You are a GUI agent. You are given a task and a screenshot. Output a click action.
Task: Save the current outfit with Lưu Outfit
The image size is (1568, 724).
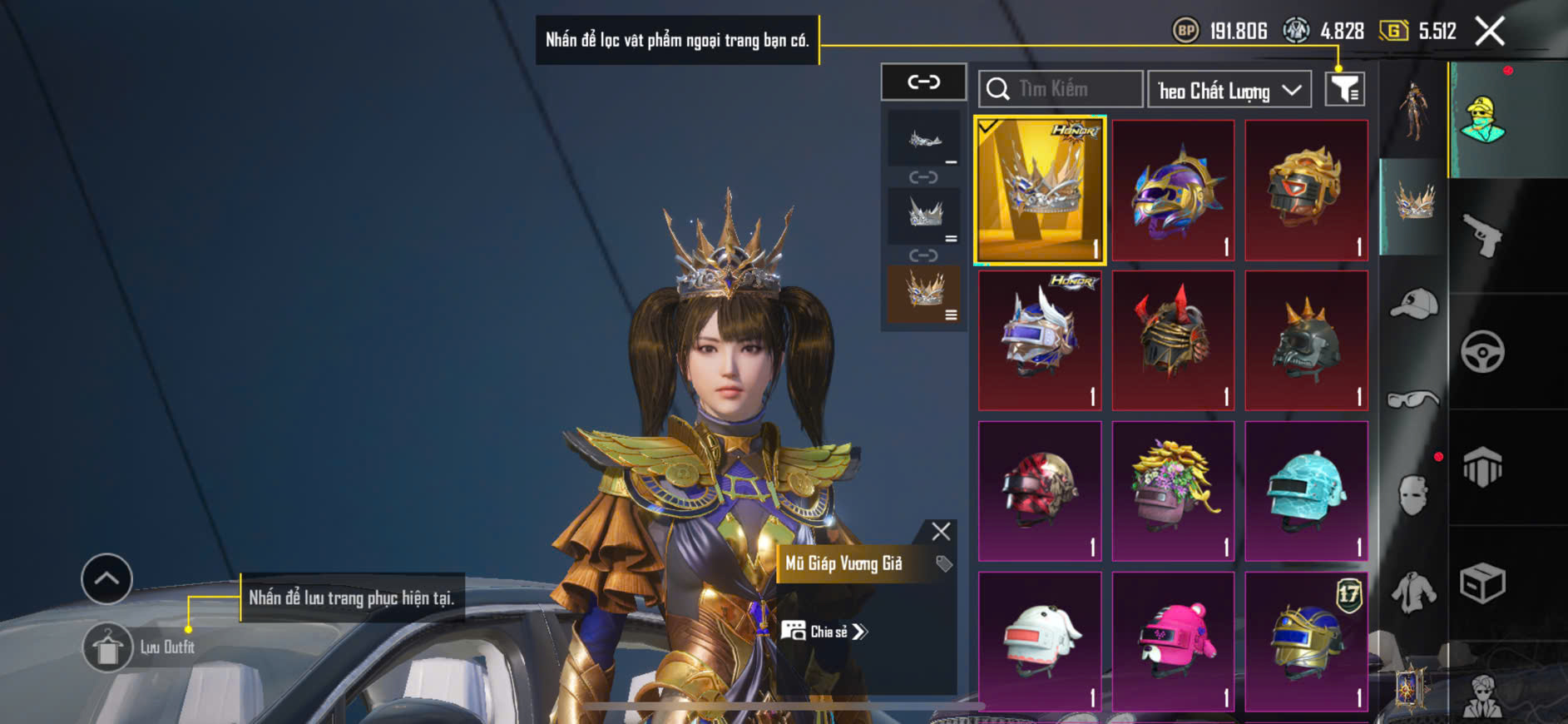click(x=108, y=647)
